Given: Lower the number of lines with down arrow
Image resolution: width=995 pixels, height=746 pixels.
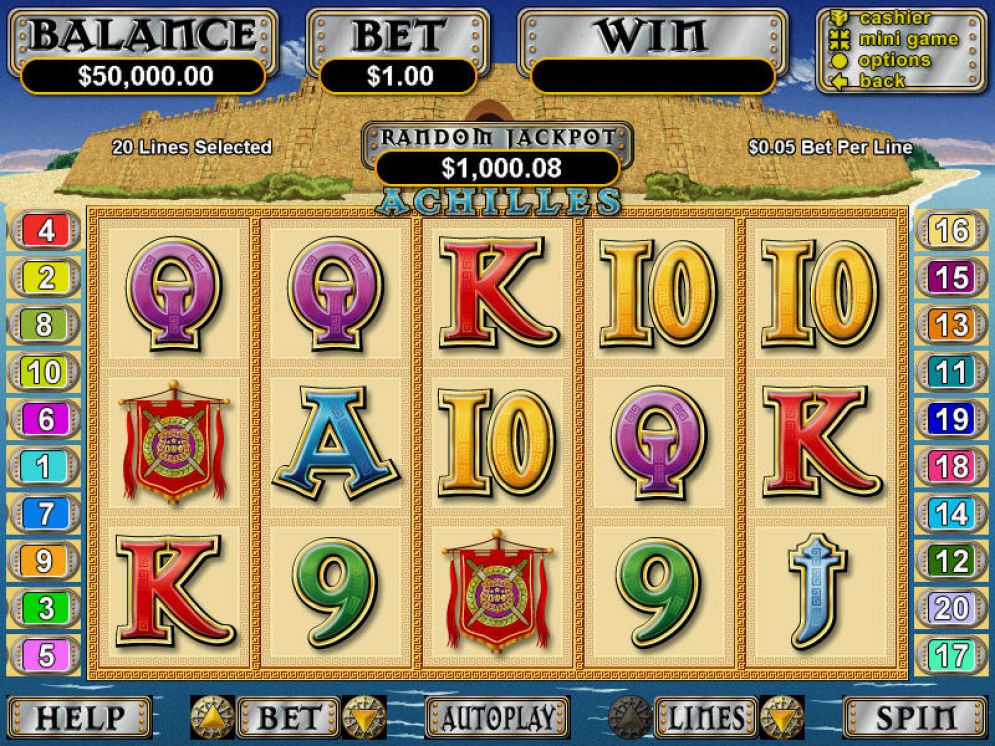Looking at the screenshot, I should click(782, 717).
